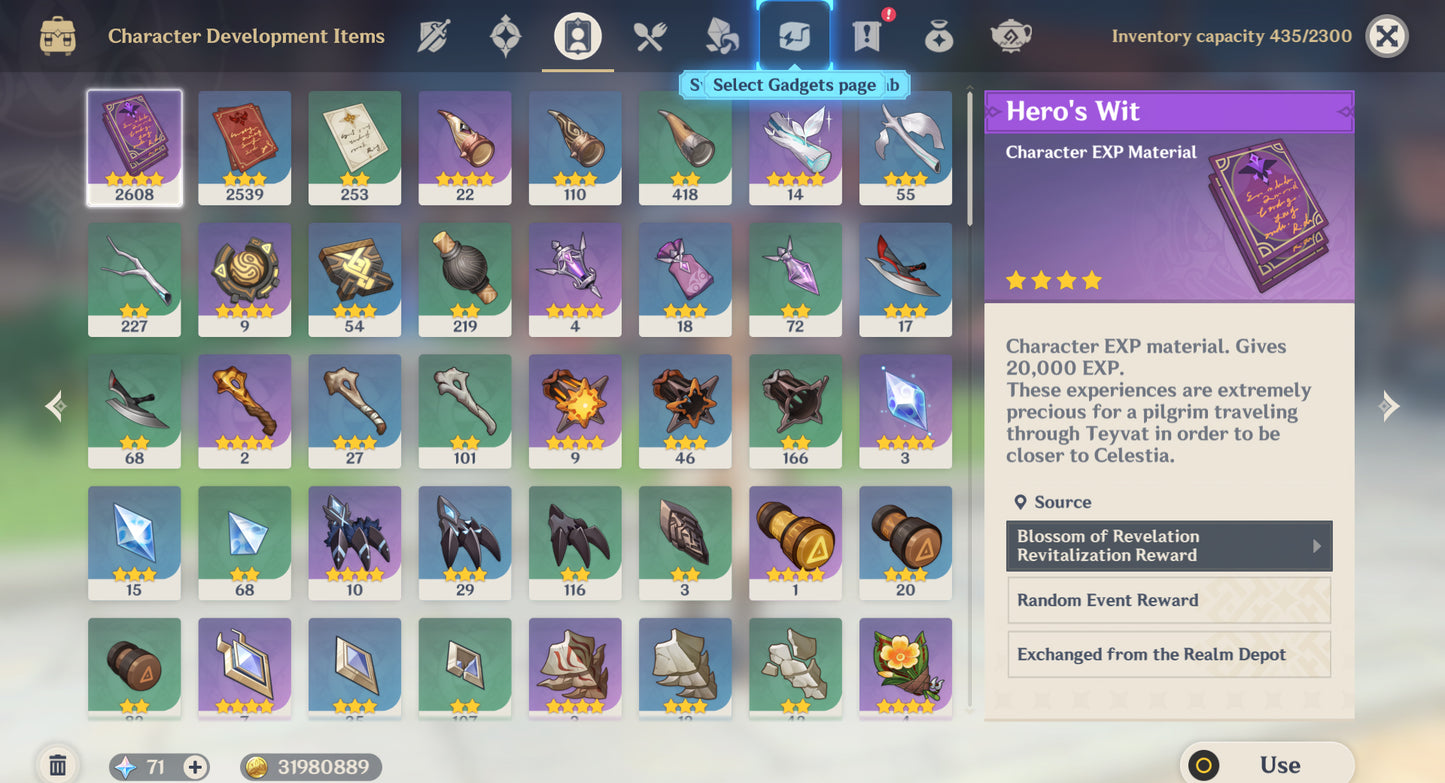Expand the Blossom of Revelation source entry
This screenshot has height=783, width=1445.
click(1168, 546)
